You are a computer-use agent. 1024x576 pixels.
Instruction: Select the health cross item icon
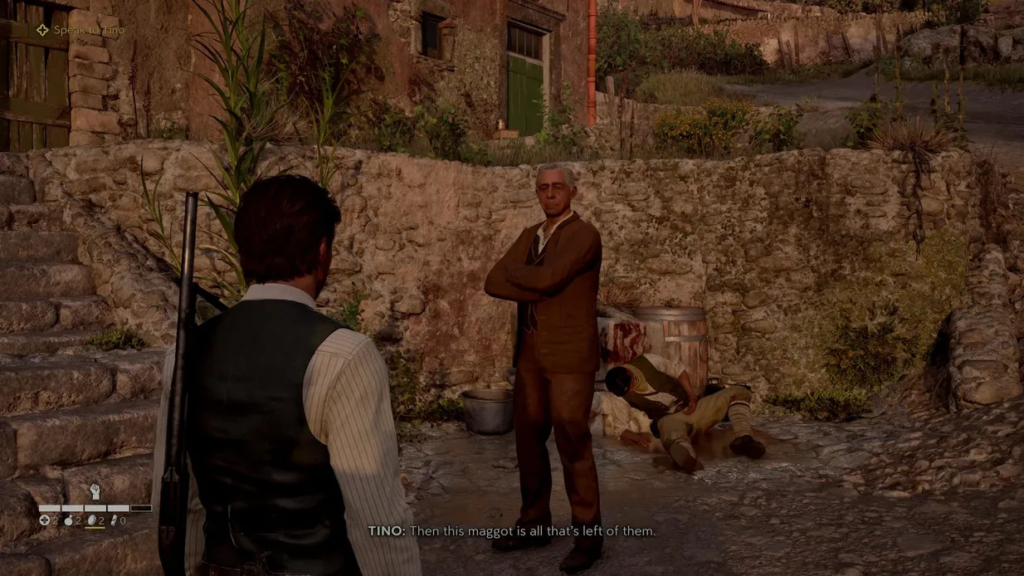point(45,520)
